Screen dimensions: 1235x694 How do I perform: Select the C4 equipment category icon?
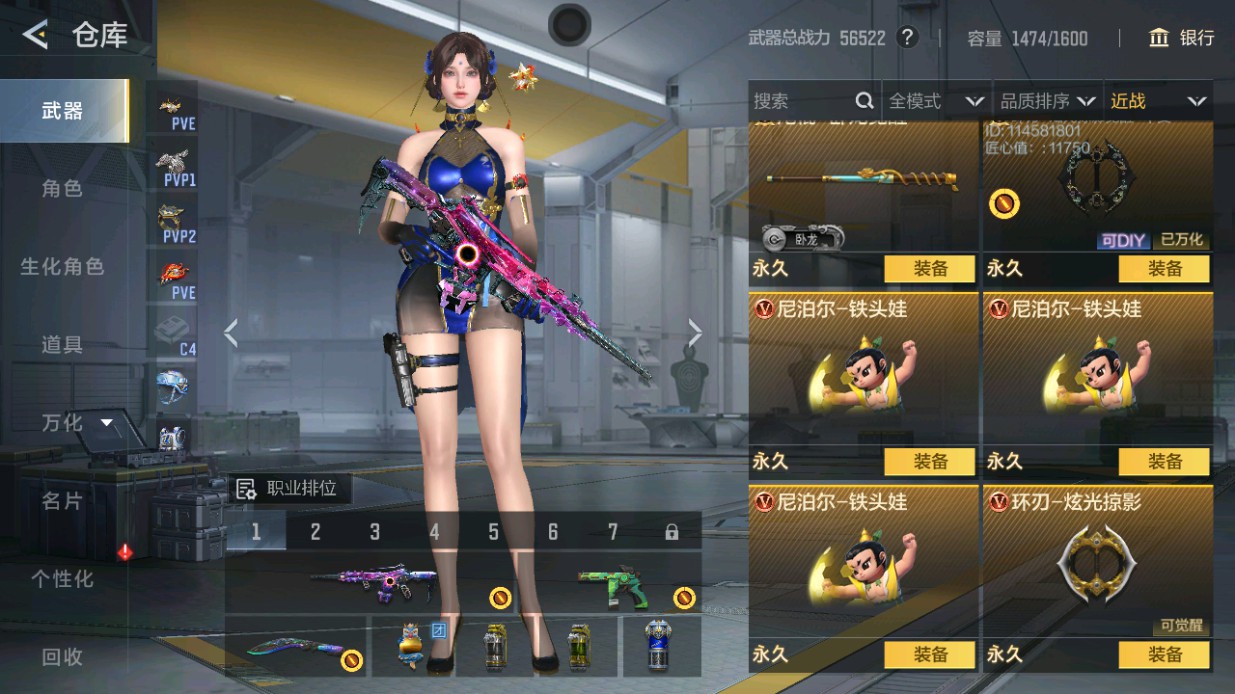pyautogui.click(x=176, y=334)
